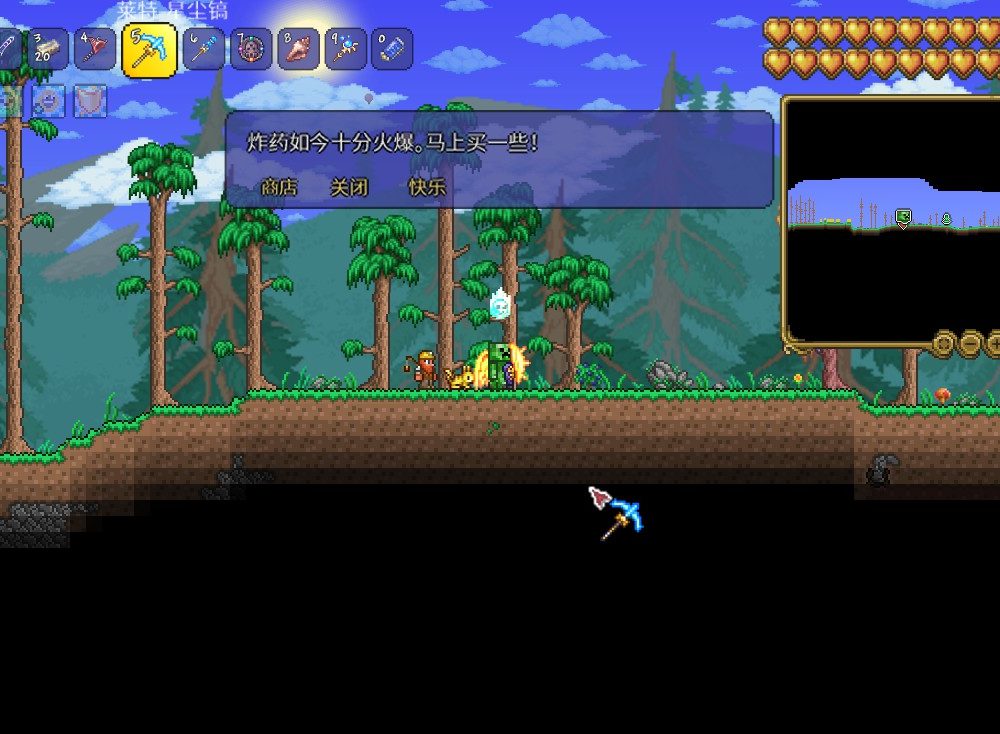Image resolution: width=1000 pixels, height=734 pixels.
Task: Click the highlighted blue pickaxe slot
Action: [x=149, y=50]
